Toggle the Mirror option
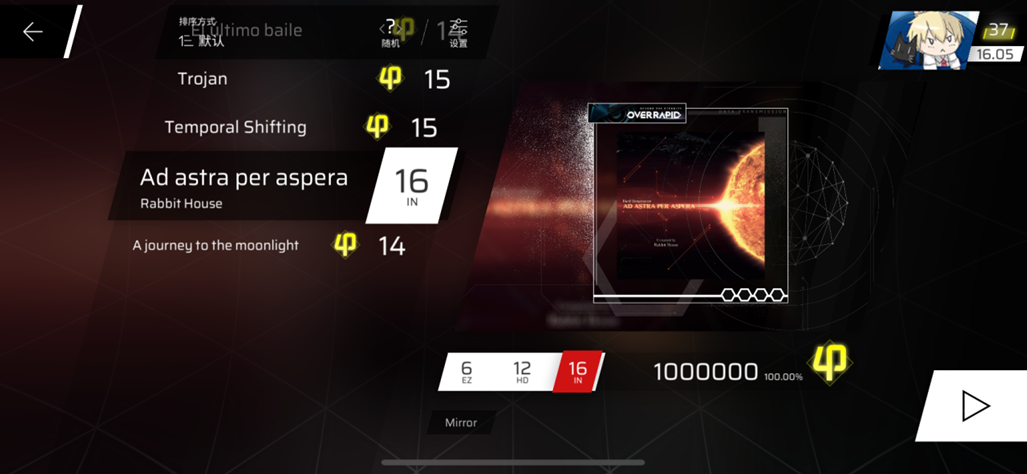This screenshot has height=474, width=1027. [x=461, y=423]
